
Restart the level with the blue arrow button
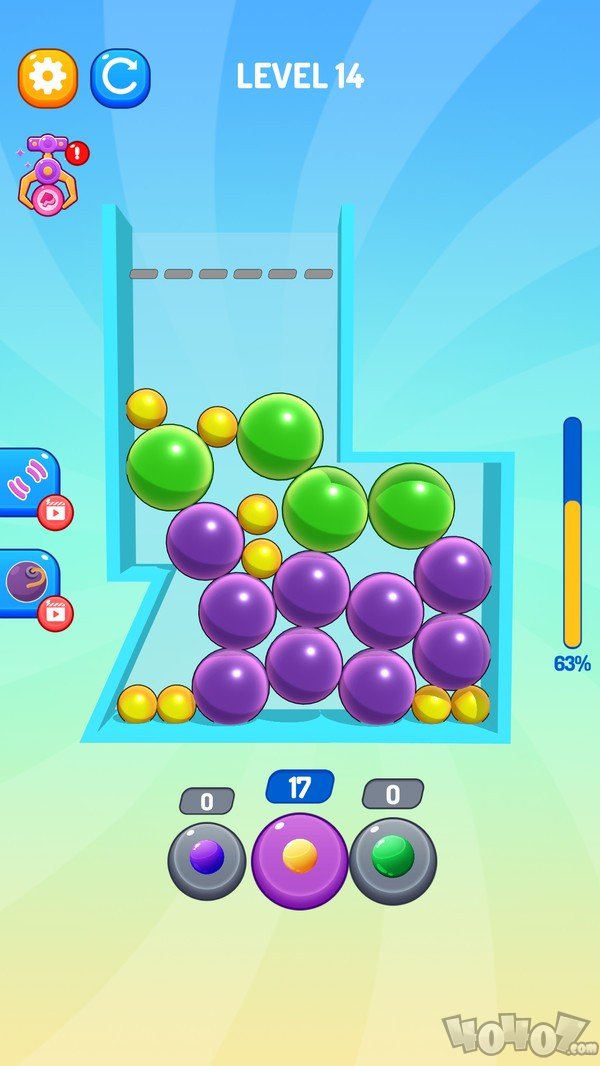click(120, 78)
